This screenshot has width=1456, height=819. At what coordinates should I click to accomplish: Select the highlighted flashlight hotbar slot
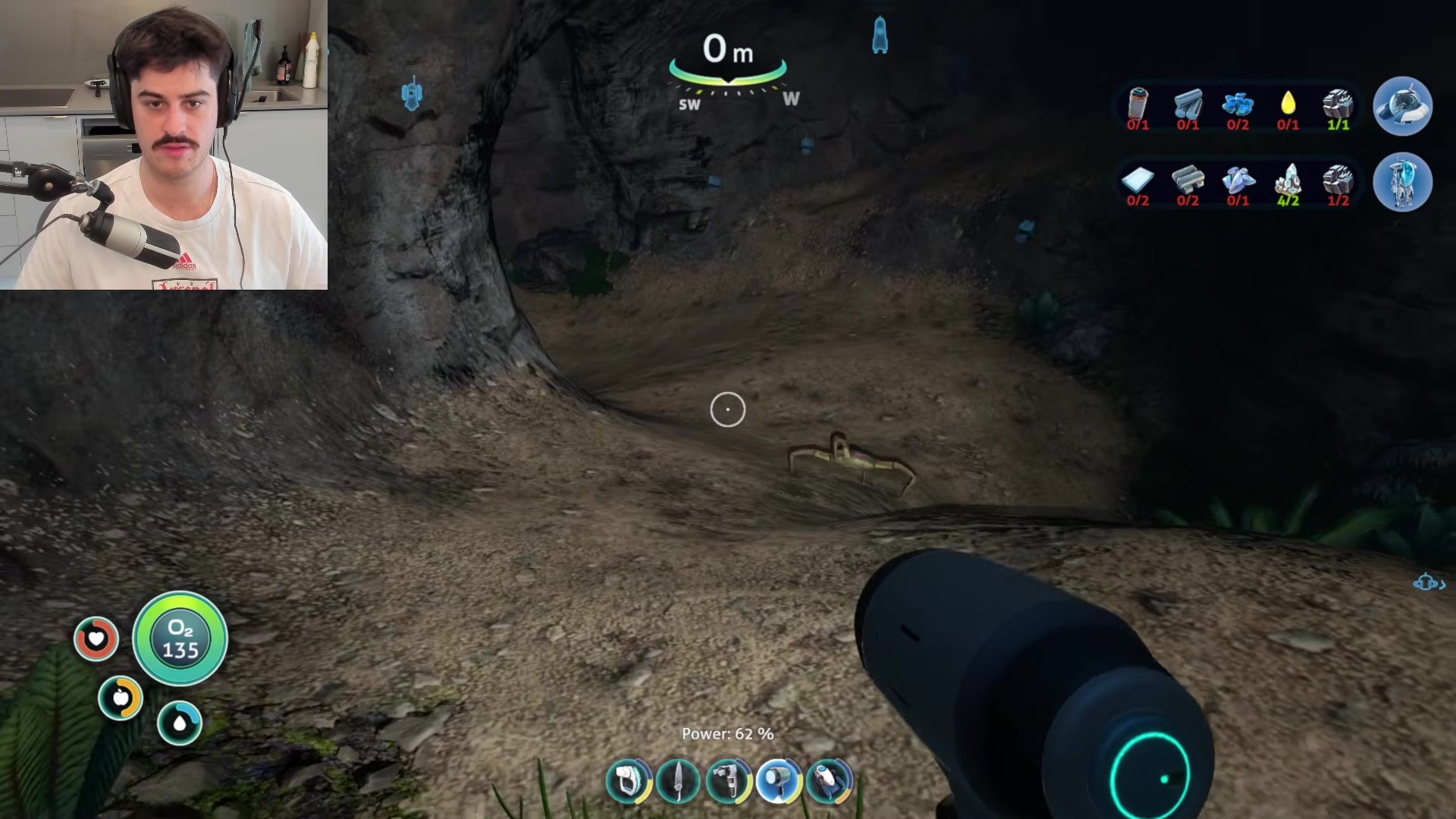[x=779, y=780]
